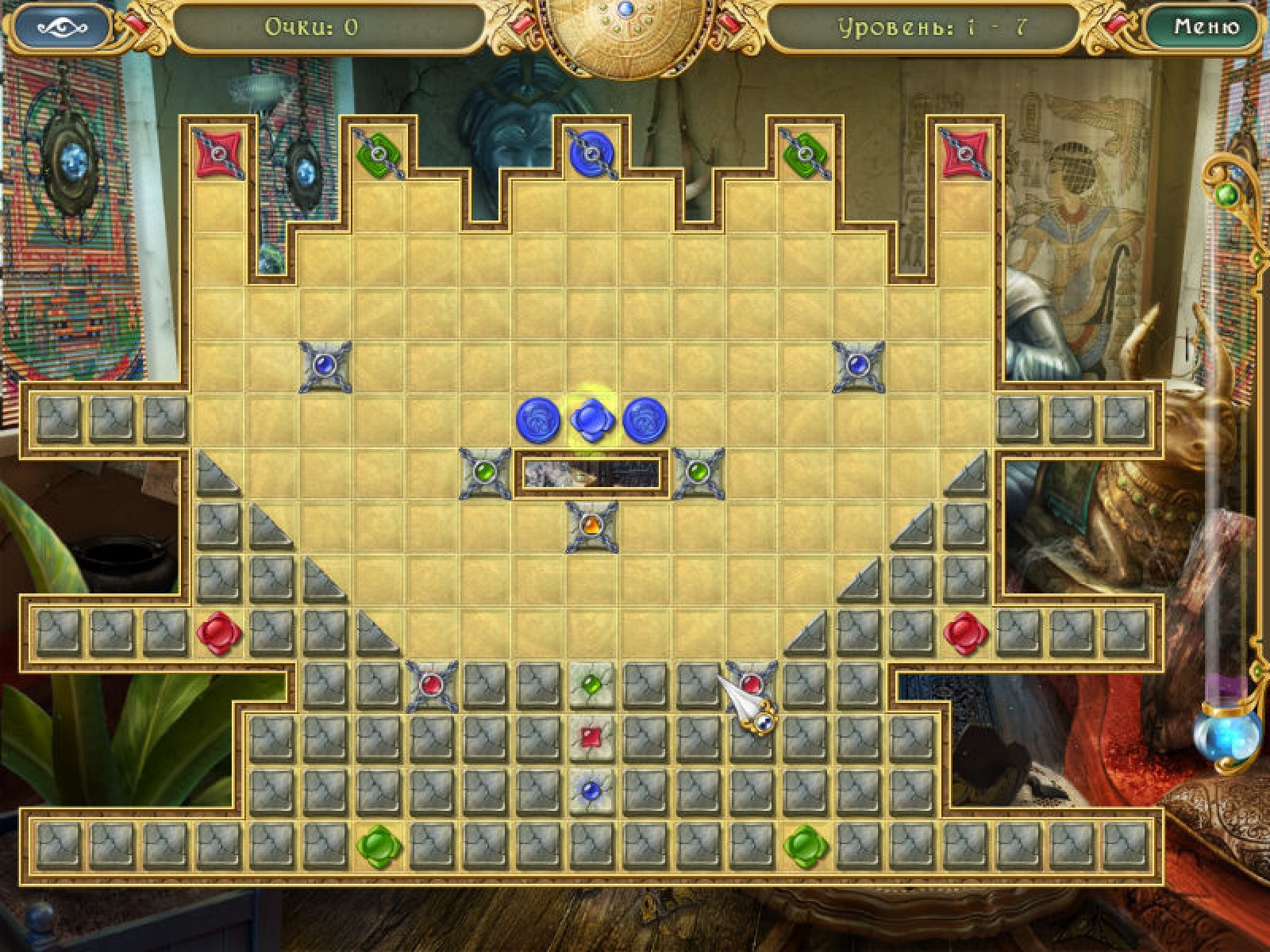Select the green gem block right of the gap
The height and width of the screenshot is (952, 1270).
pyautogui.click(x=698, y=474)
